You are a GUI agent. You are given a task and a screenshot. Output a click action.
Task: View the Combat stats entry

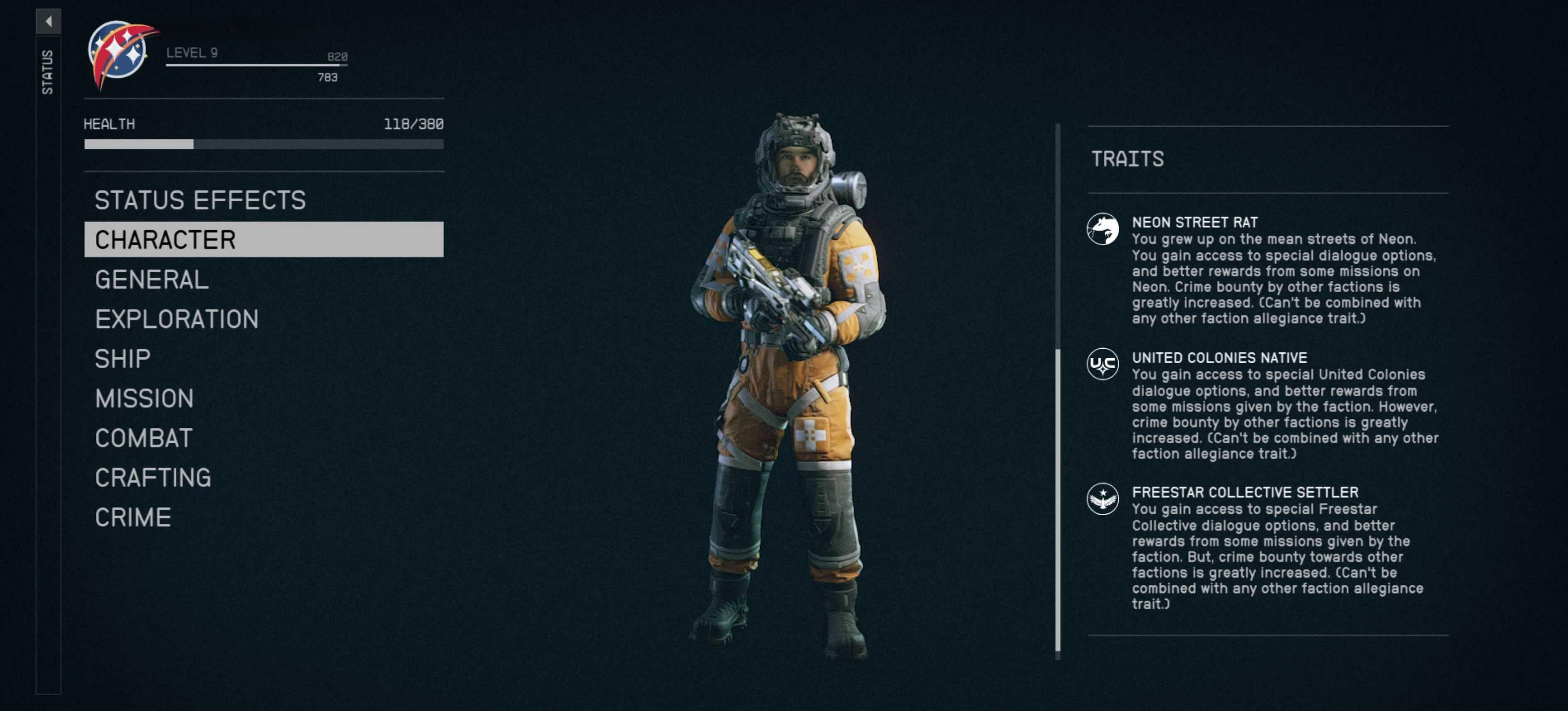(x=144, y=437)
